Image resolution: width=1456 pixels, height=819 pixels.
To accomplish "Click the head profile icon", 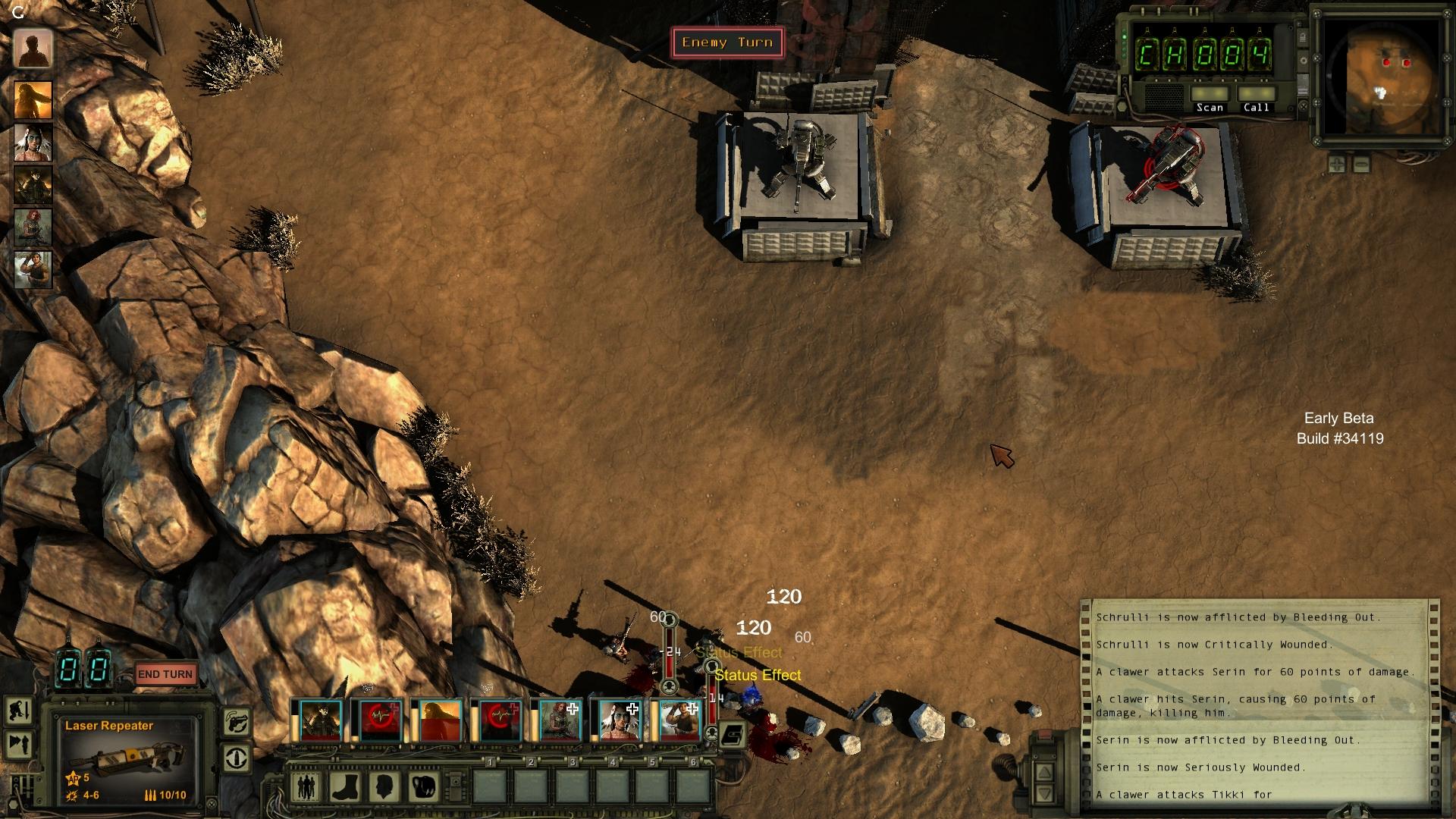I will click(x=384, y=786).
